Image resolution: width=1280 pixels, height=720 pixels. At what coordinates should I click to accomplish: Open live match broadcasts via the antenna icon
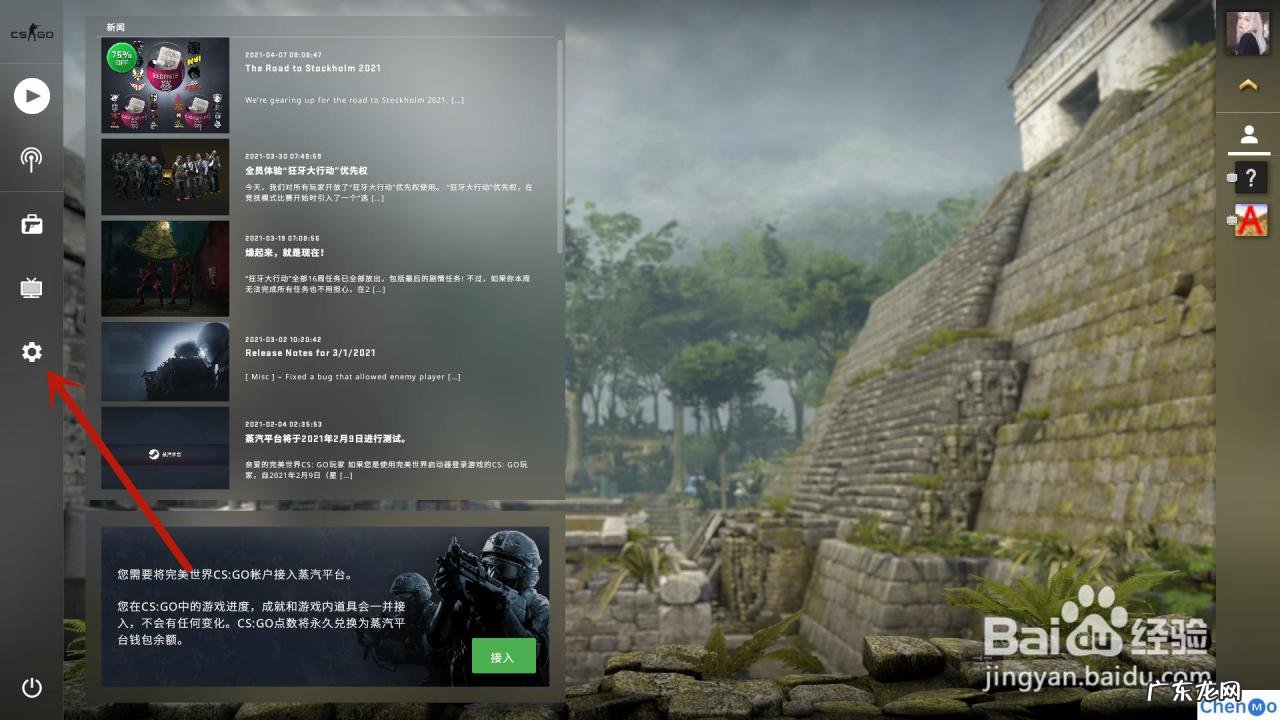tap(31, 159)
